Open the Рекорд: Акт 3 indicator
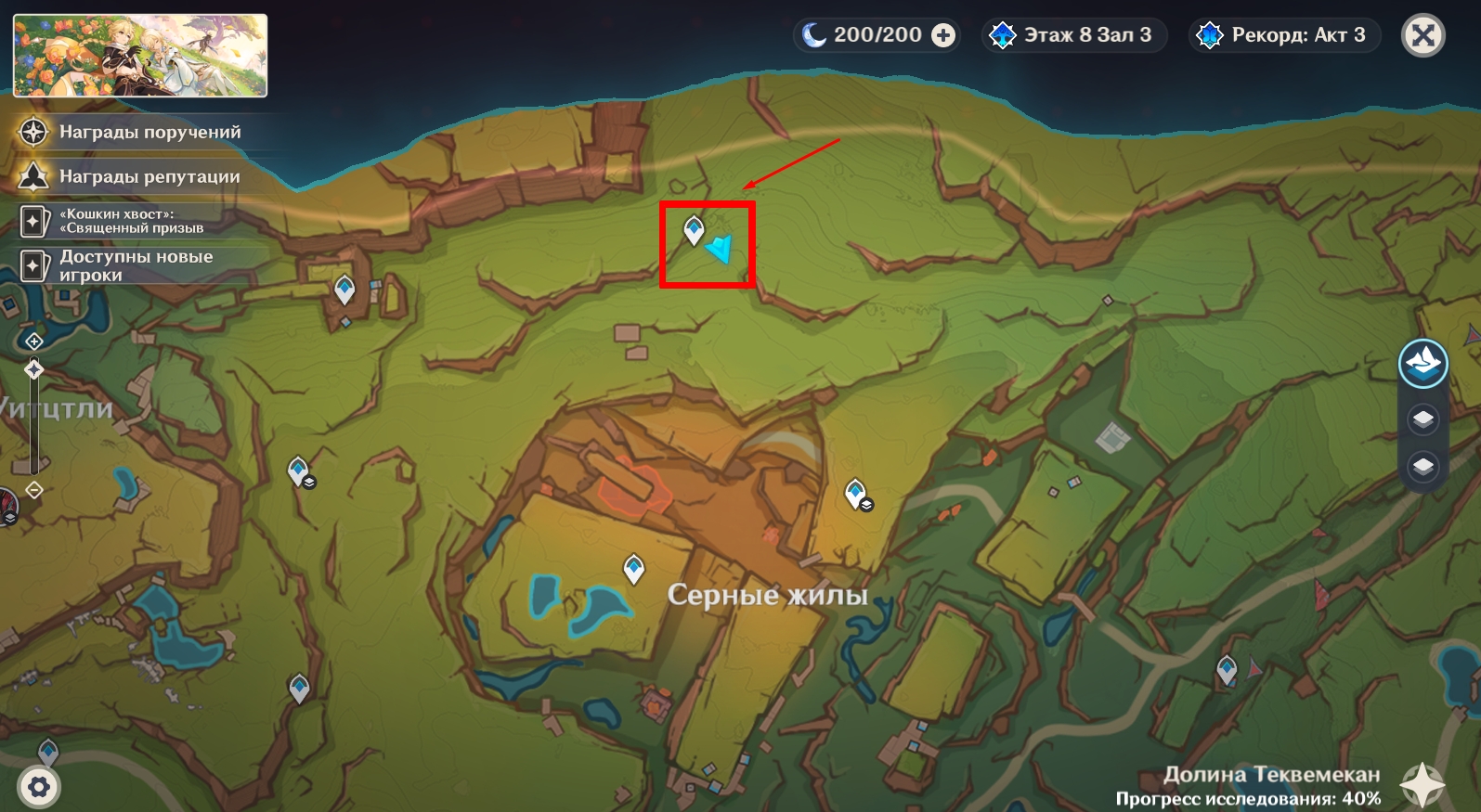The image size is (1481, 812). pyautogui.click(x=1284, y=35)
